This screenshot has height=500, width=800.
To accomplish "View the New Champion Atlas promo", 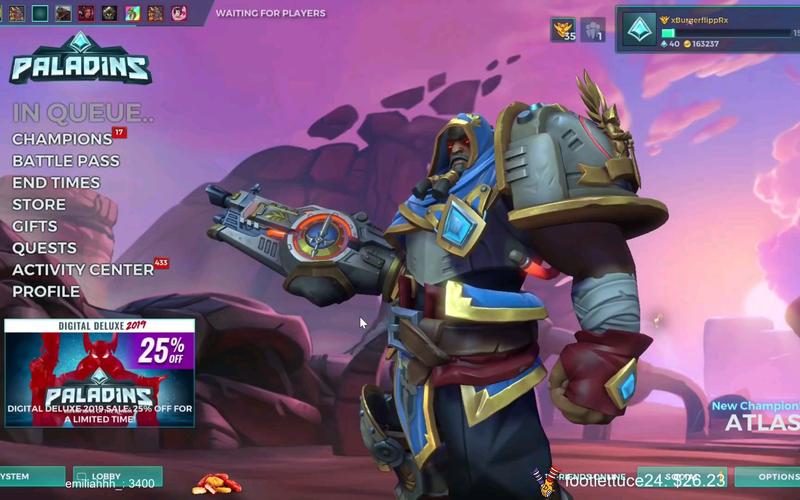I will (756, 416).
